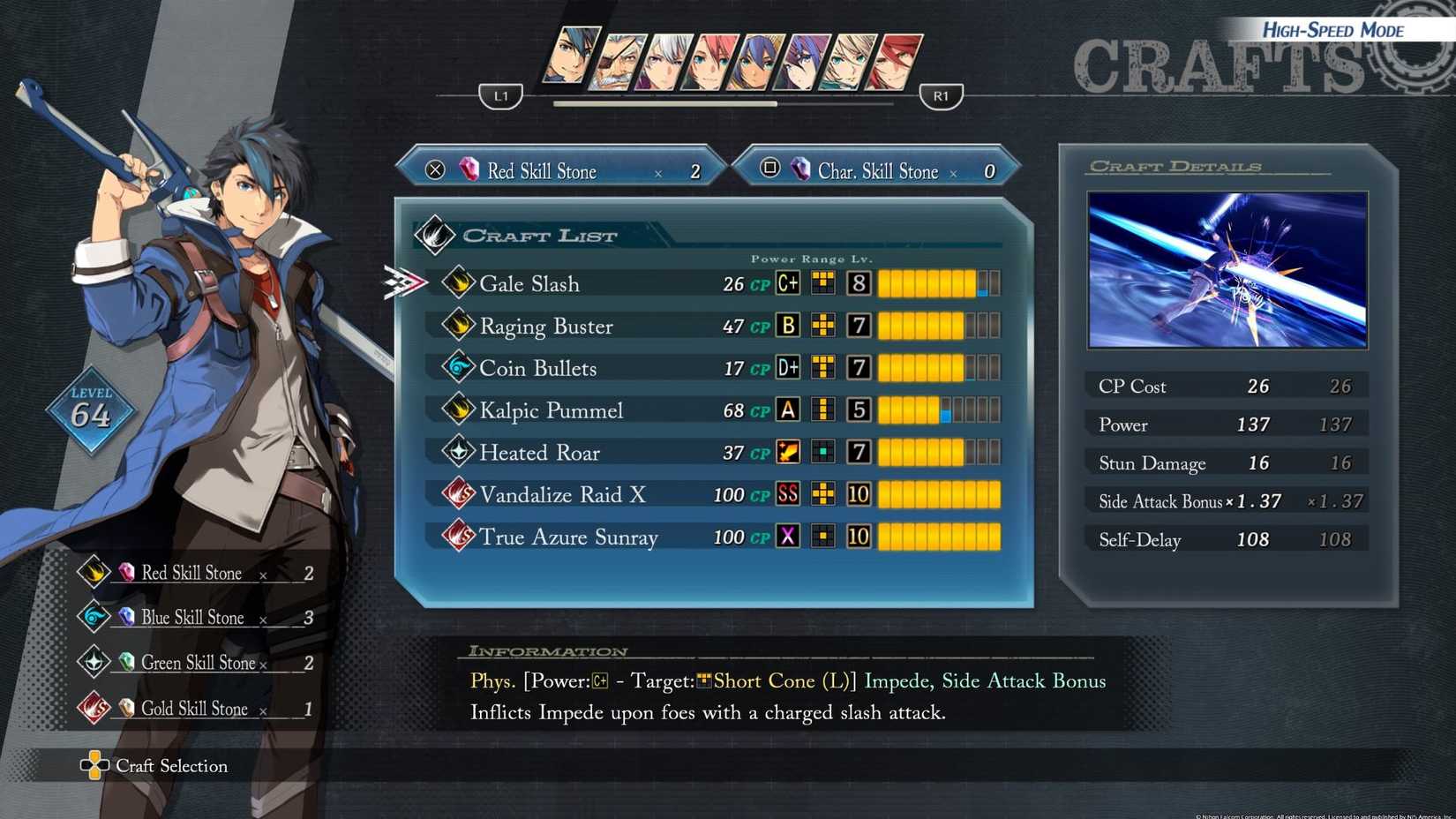
Task: Expand Gale Slash with the arrow marker
Action: click(405, 282)
